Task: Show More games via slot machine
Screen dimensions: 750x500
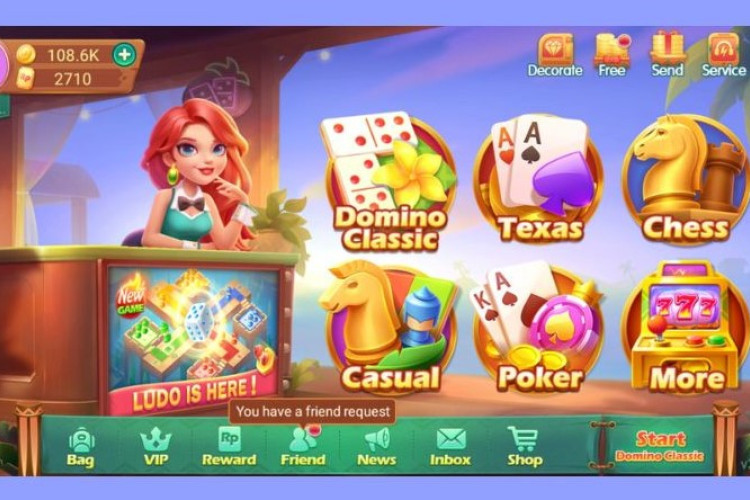Action: 686,330
